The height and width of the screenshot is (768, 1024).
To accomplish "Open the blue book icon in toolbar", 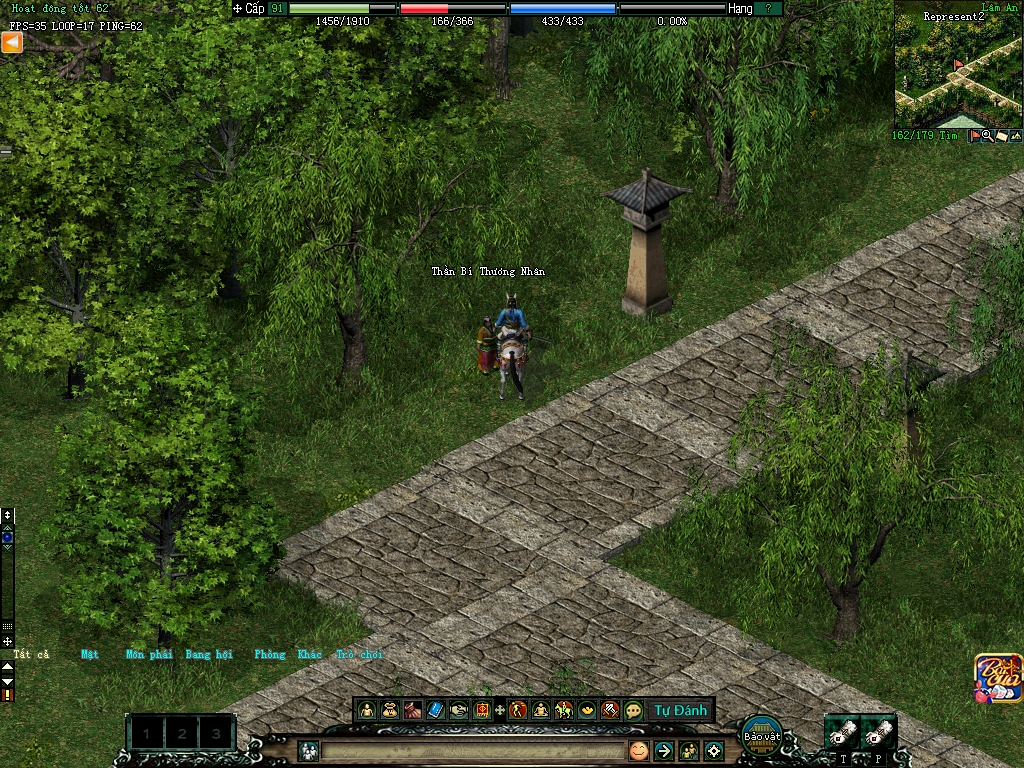I will [435, 710].
